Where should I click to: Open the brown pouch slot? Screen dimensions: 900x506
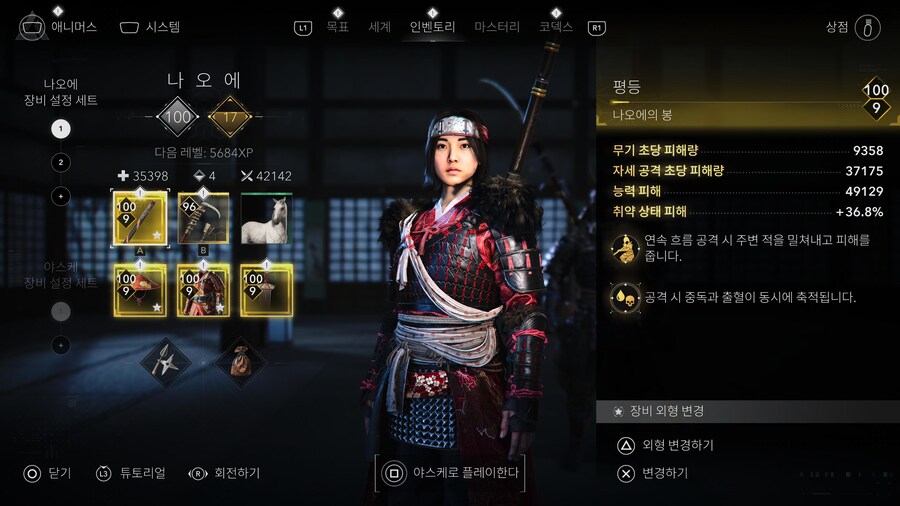click(239, 362)
